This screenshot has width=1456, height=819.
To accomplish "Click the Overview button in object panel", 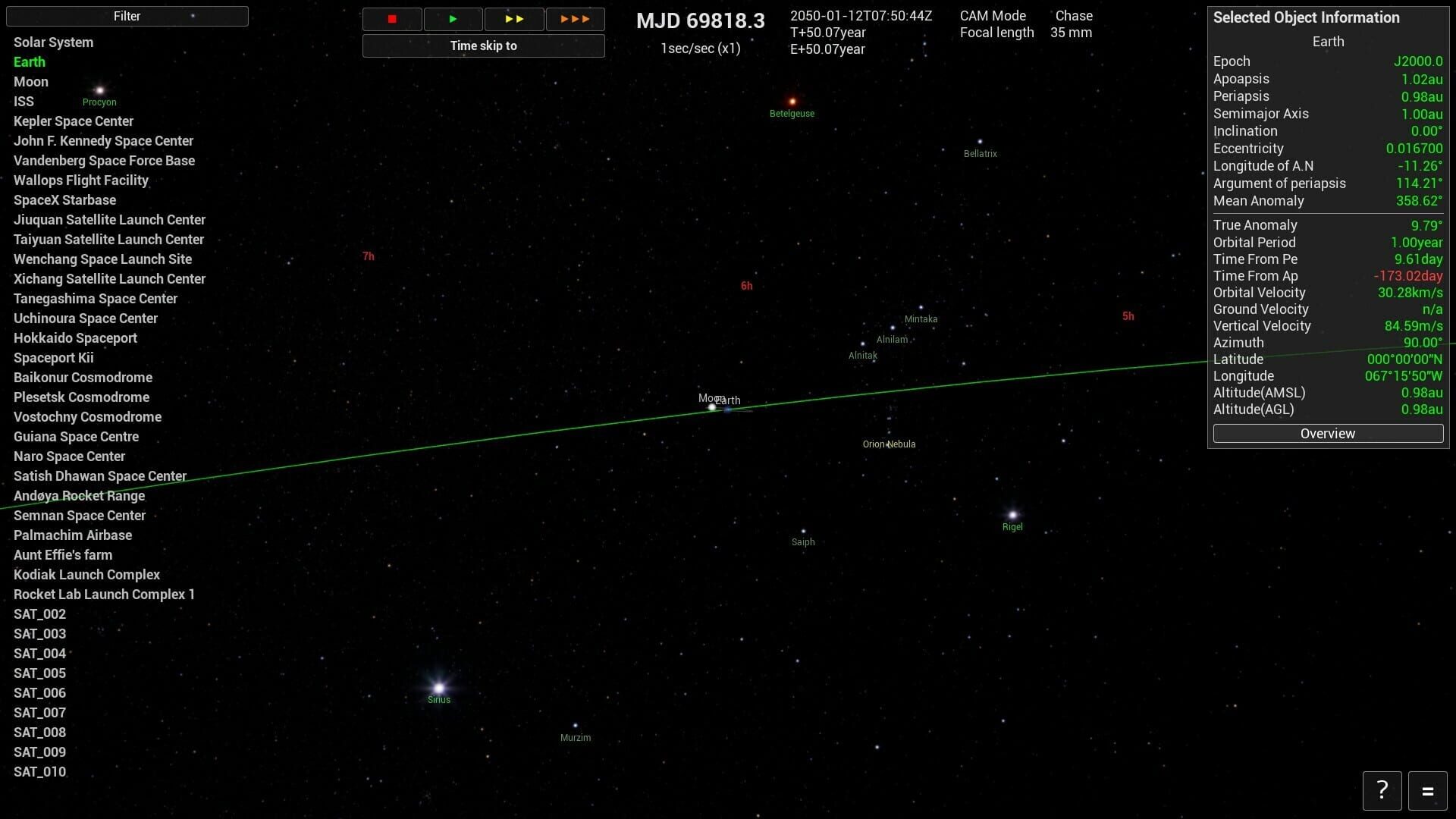I will pyautogui.click(x=1327, y=433).
